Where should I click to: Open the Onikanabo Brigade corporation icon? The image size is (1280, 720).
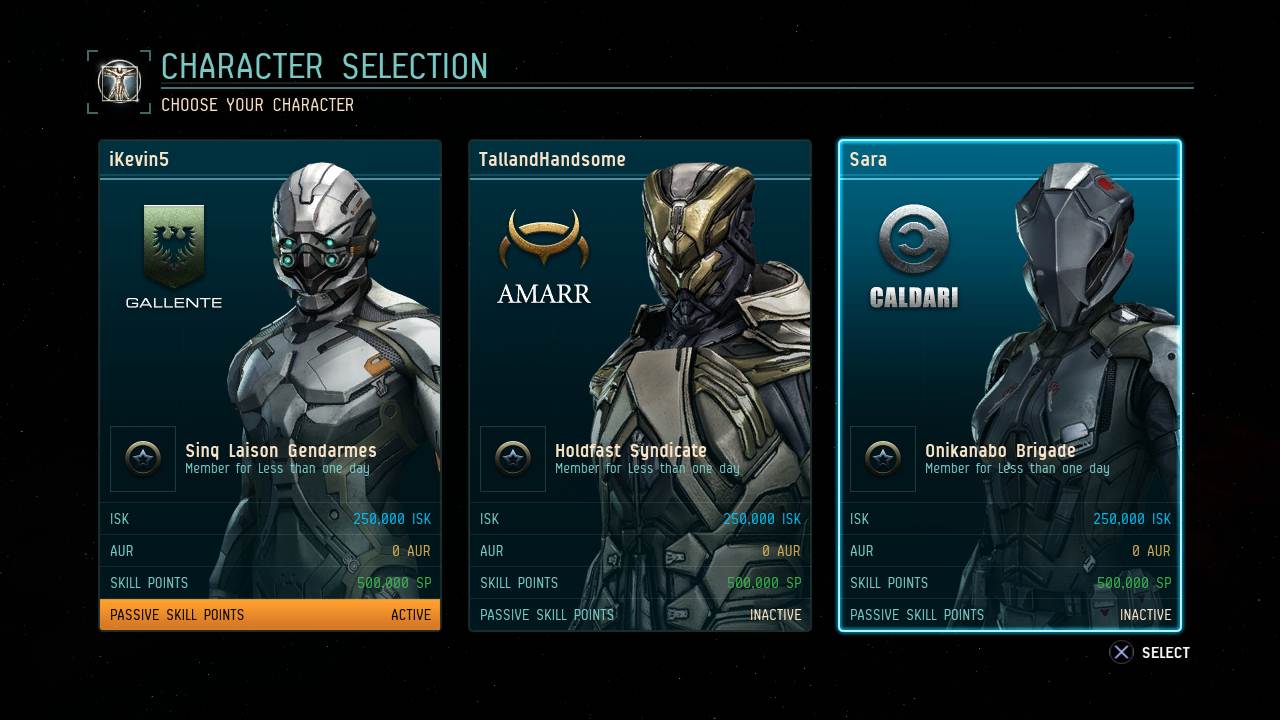(882, 459)
